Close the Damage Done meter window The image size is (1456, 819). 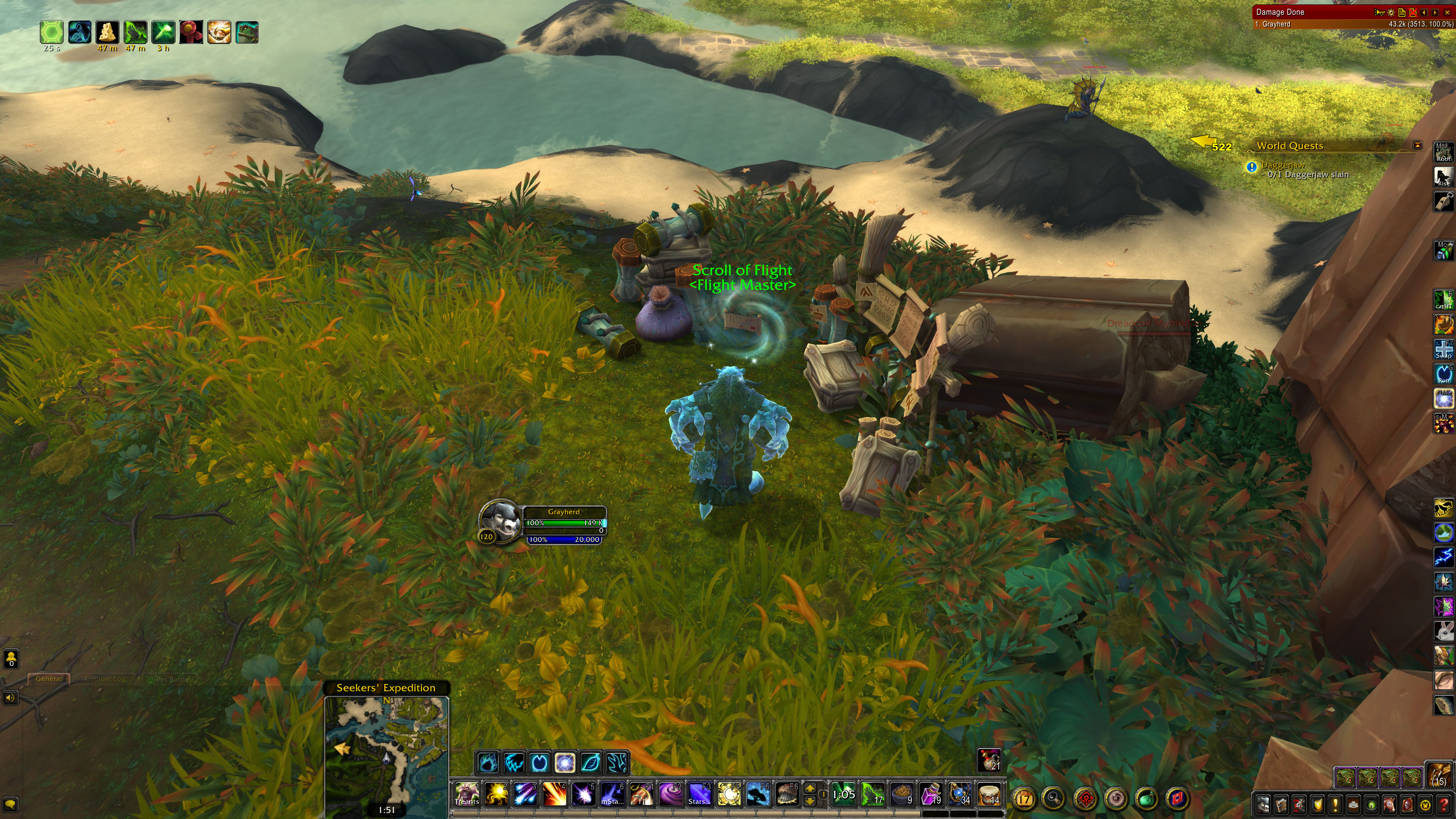[x=1447, y=12]
